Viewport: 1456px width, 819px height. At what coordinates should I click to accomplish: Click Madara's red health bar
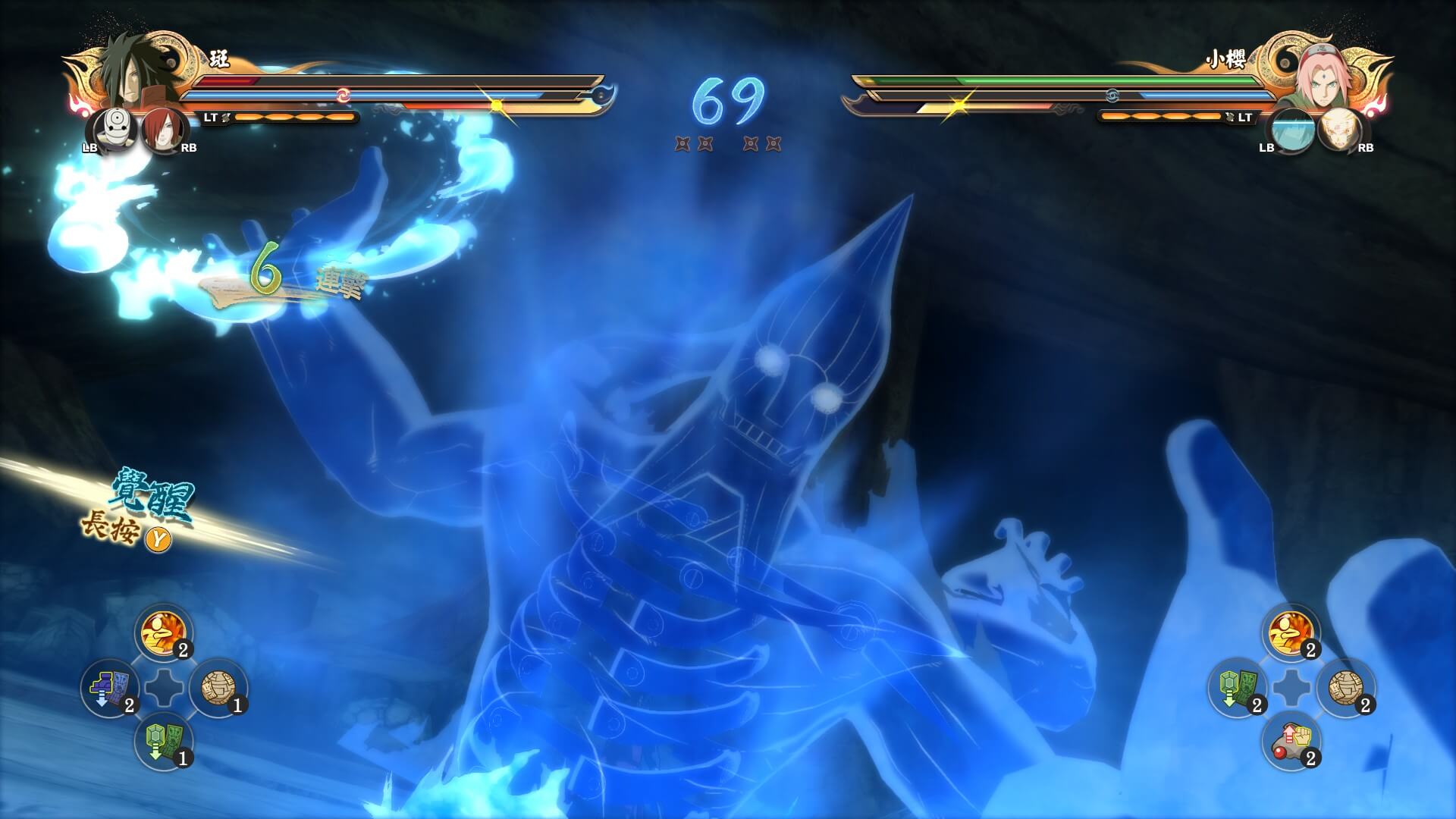coord(227,80)
